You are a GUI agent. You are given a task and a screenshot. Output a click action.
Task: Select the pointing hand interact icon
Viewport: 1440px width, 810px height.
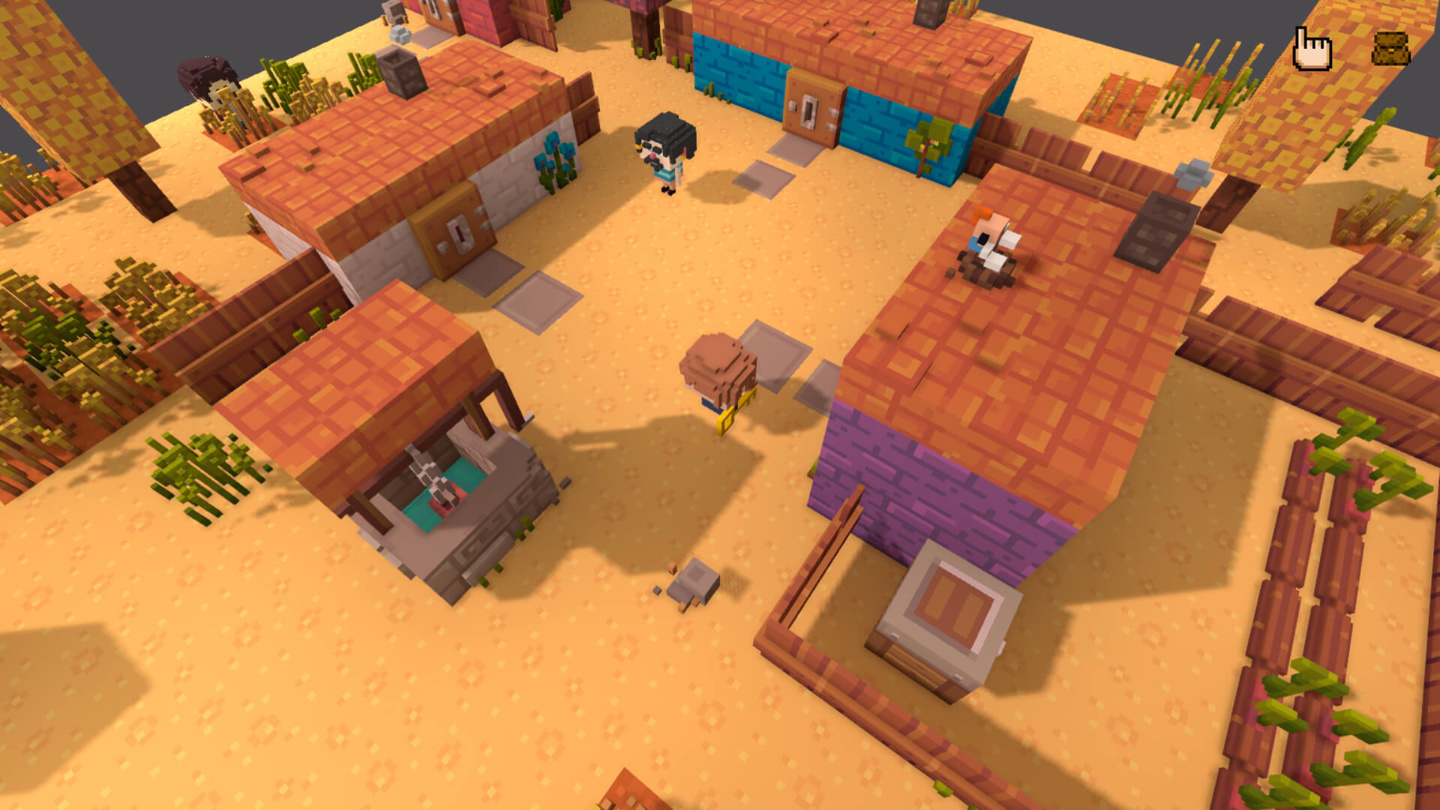pyautogui.click(x=1312, y=49)
